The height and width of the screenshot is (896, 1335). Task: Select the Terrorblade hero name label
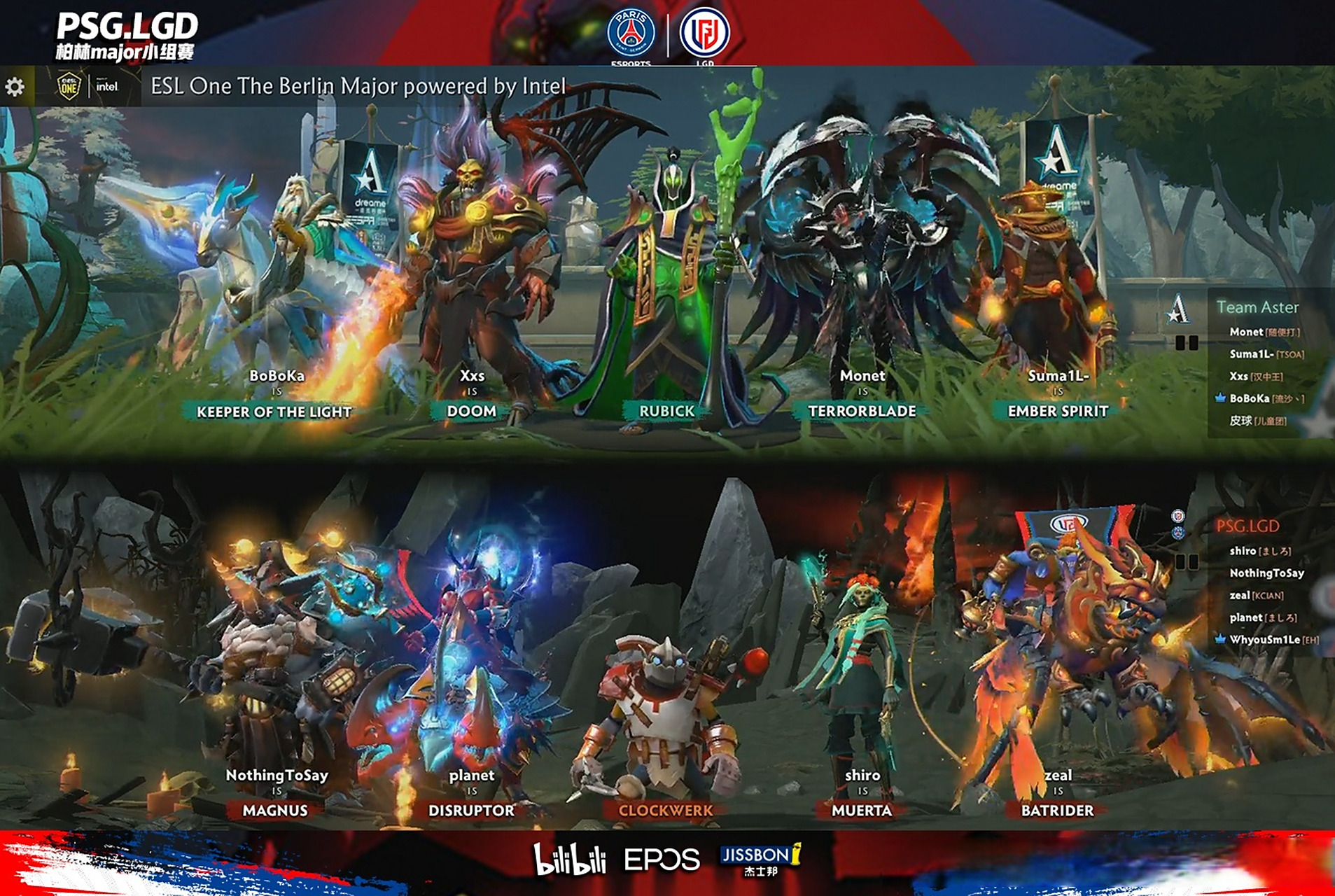click(862, 412)
